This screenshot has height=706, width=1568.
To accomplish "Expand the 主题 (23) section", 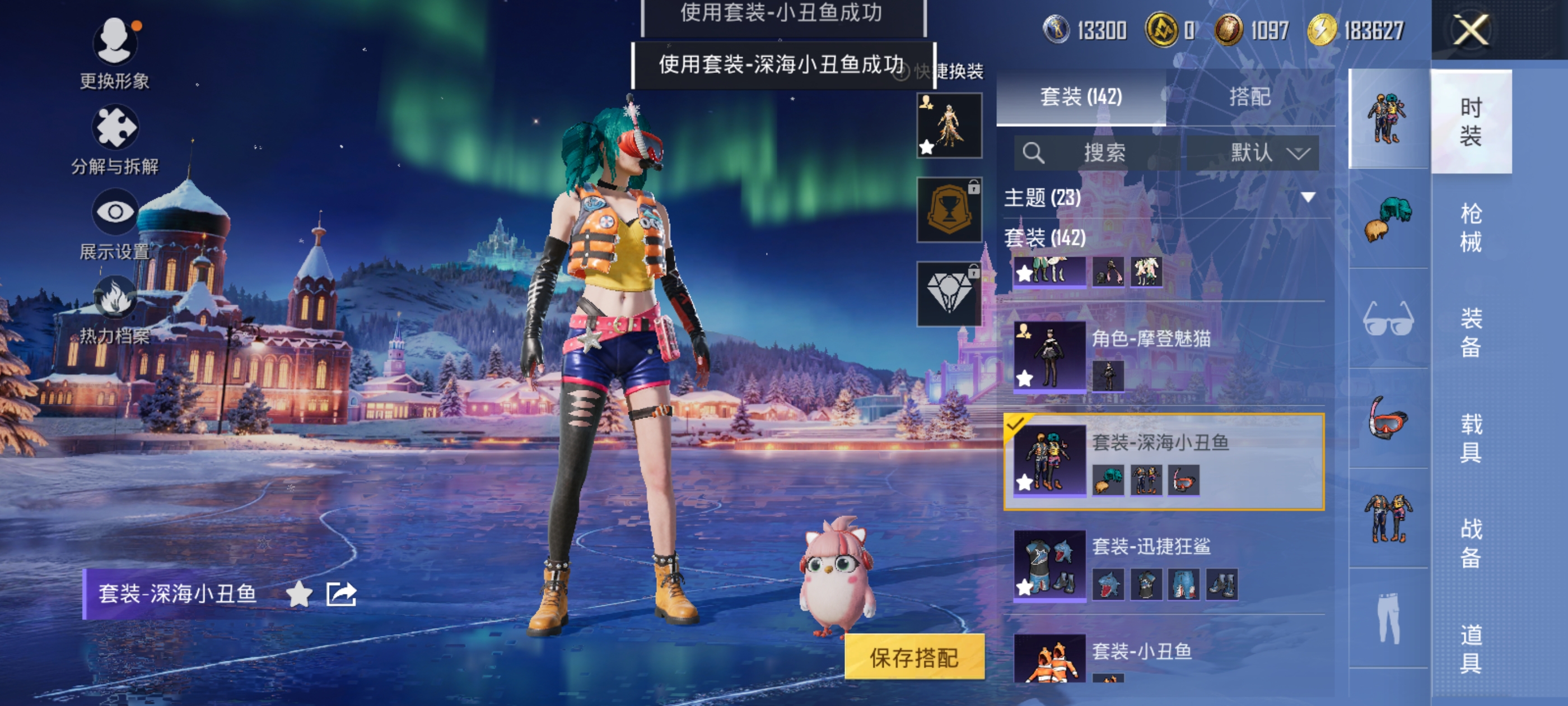I will 1308,197.
